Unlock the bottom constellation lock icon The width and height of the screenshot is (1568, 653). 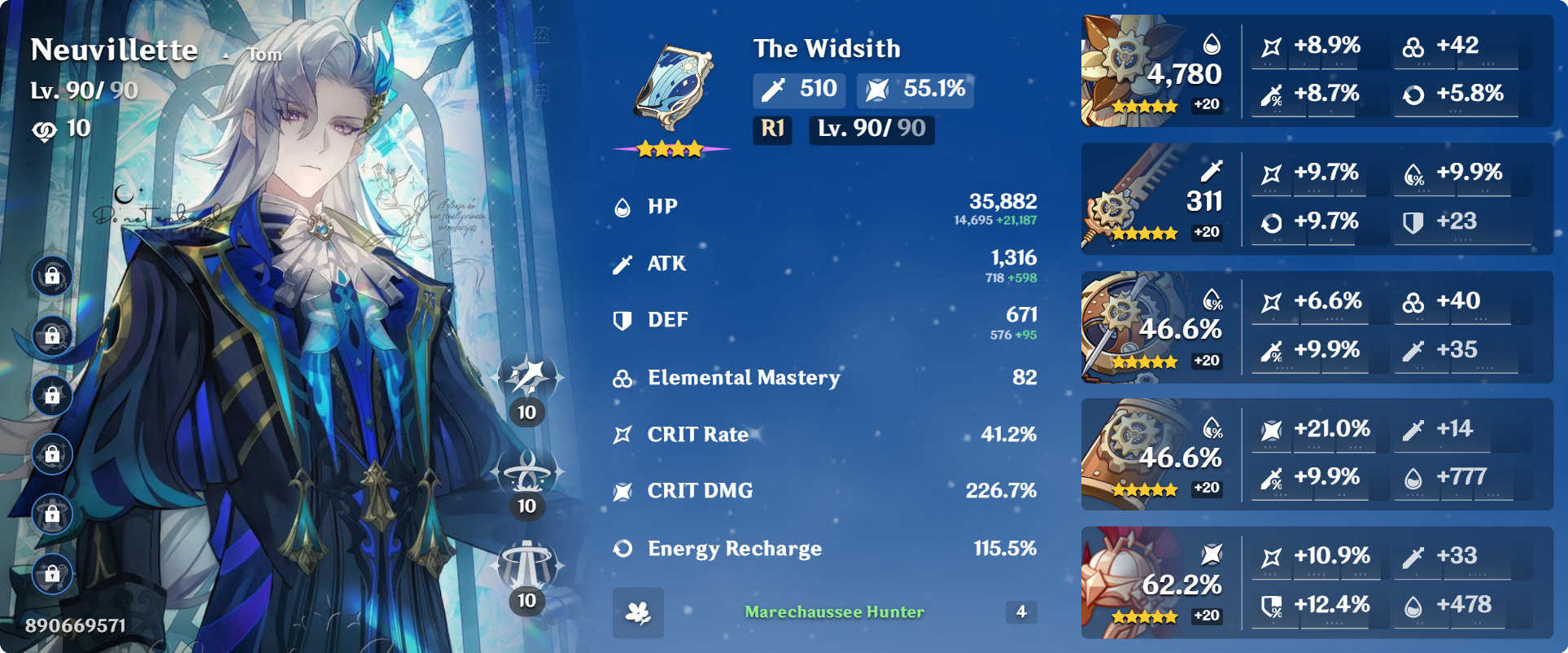[51, 560]
